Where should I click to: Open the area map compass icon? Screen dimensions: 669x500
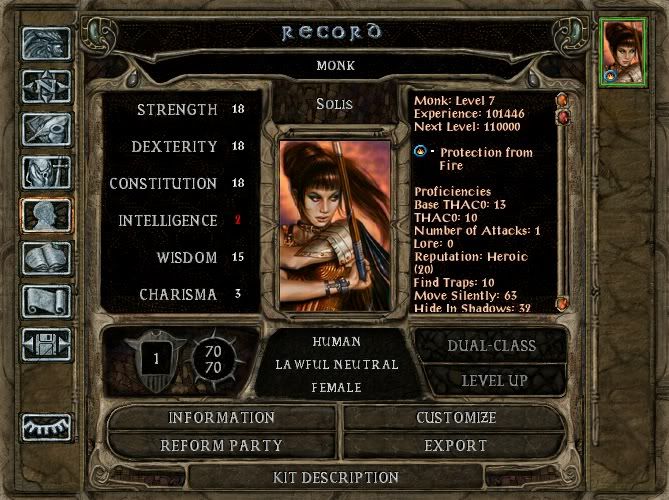click(46, 86)
